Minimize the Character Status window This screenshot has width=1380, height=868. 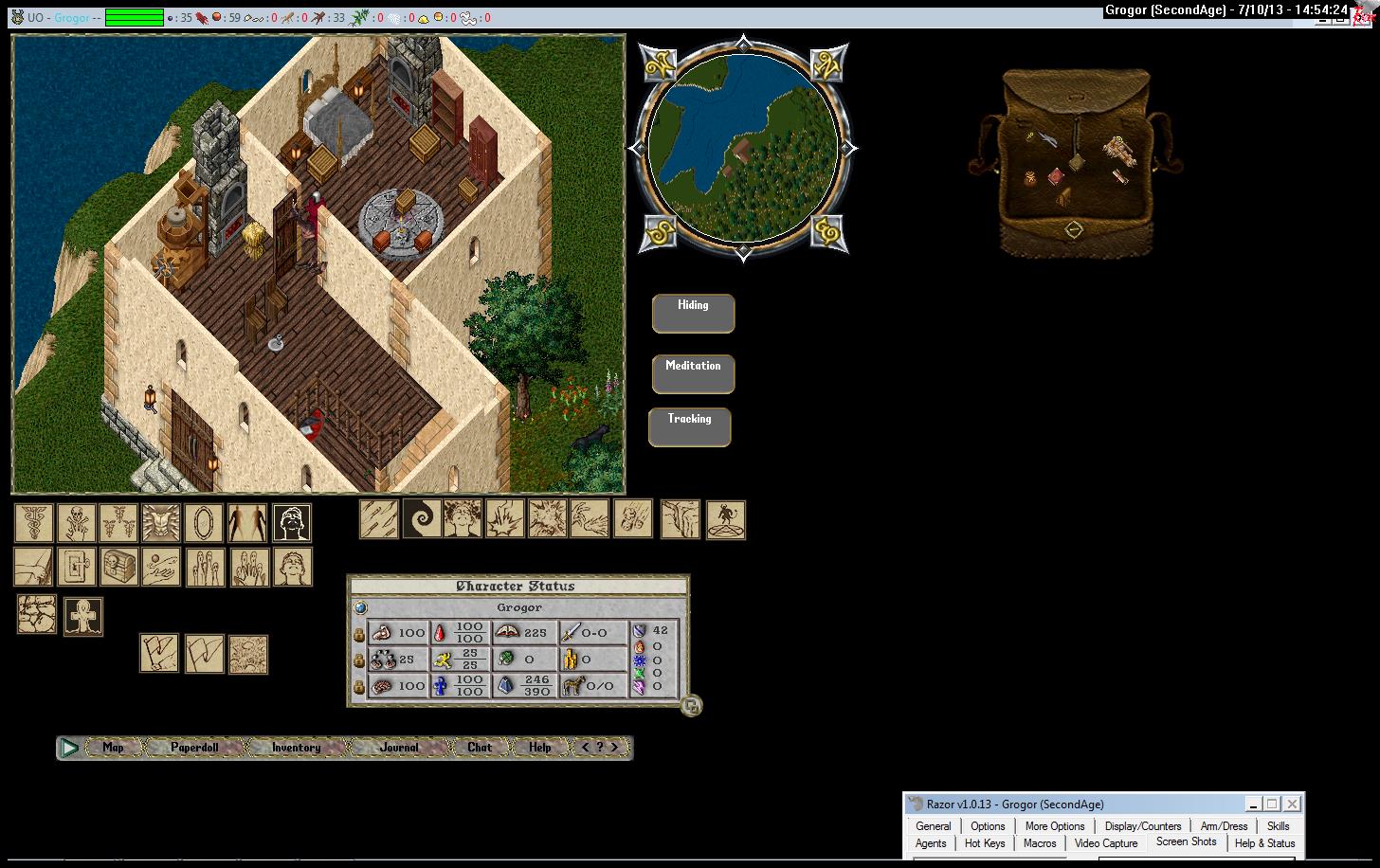(692, 706)
